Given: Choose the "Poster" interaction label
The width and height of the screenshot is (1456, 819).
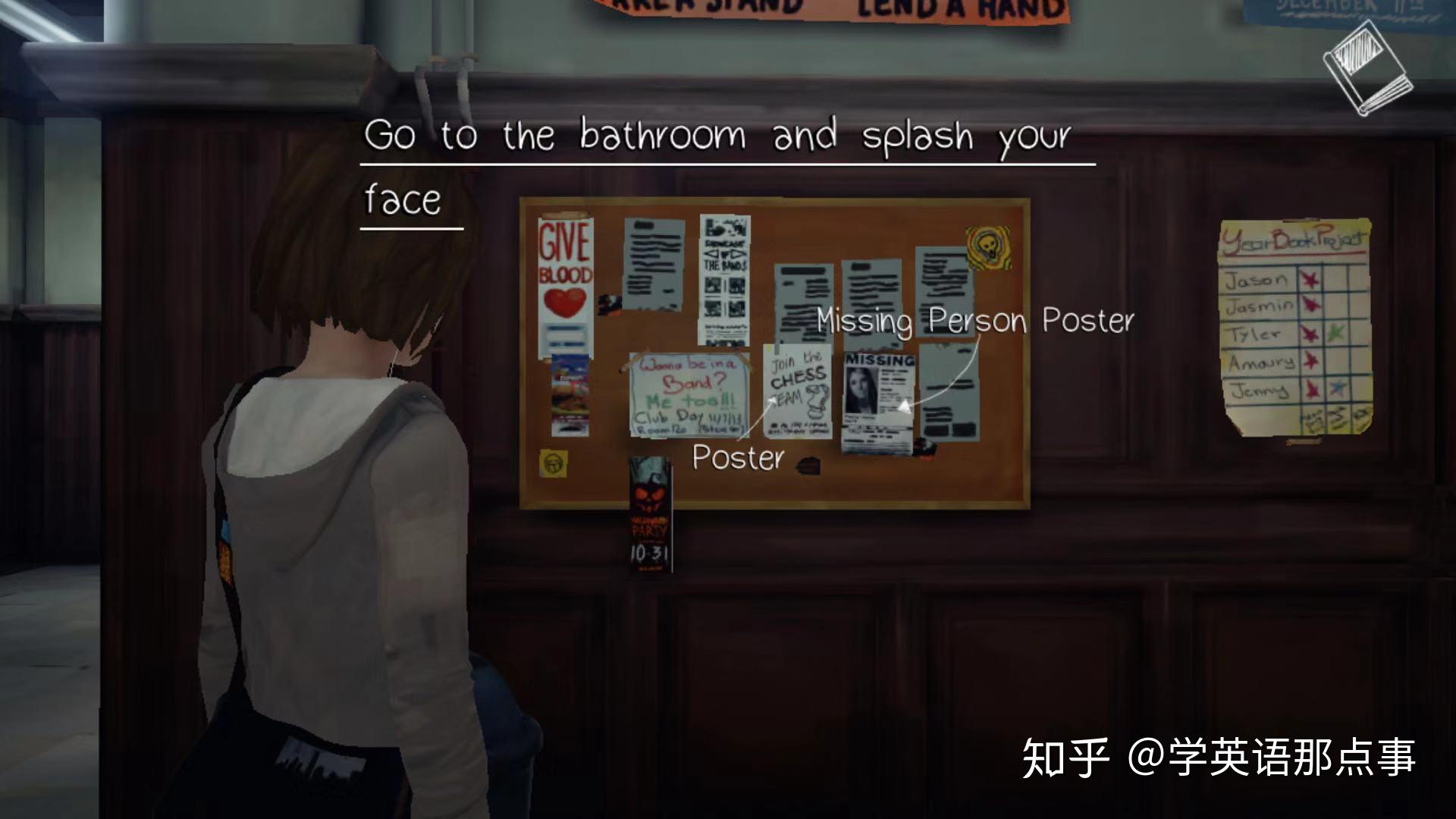Looking at the screenshot, I should (737, 458).
